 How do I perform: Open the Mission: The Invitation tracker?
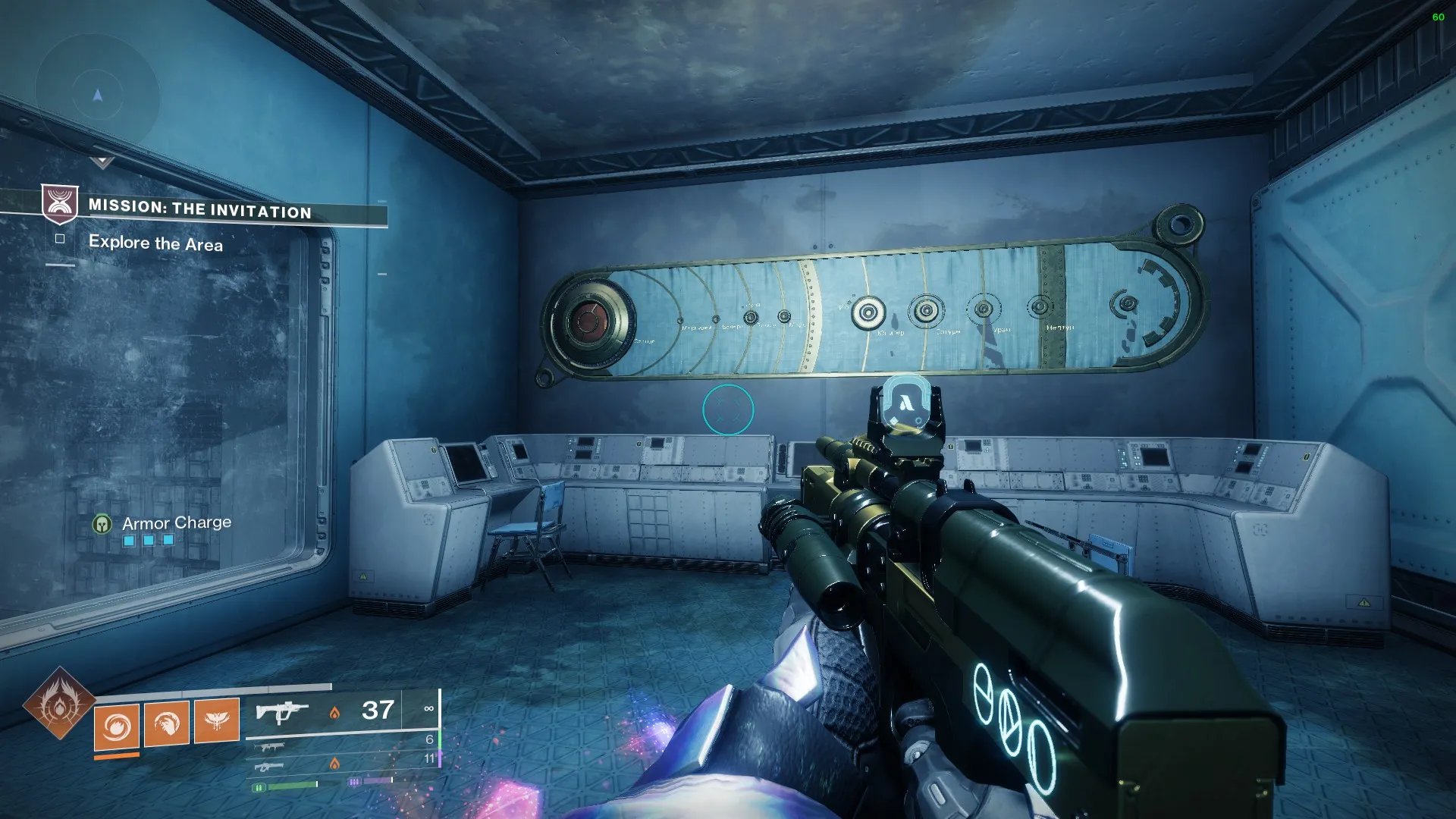(x=199, y=209)
